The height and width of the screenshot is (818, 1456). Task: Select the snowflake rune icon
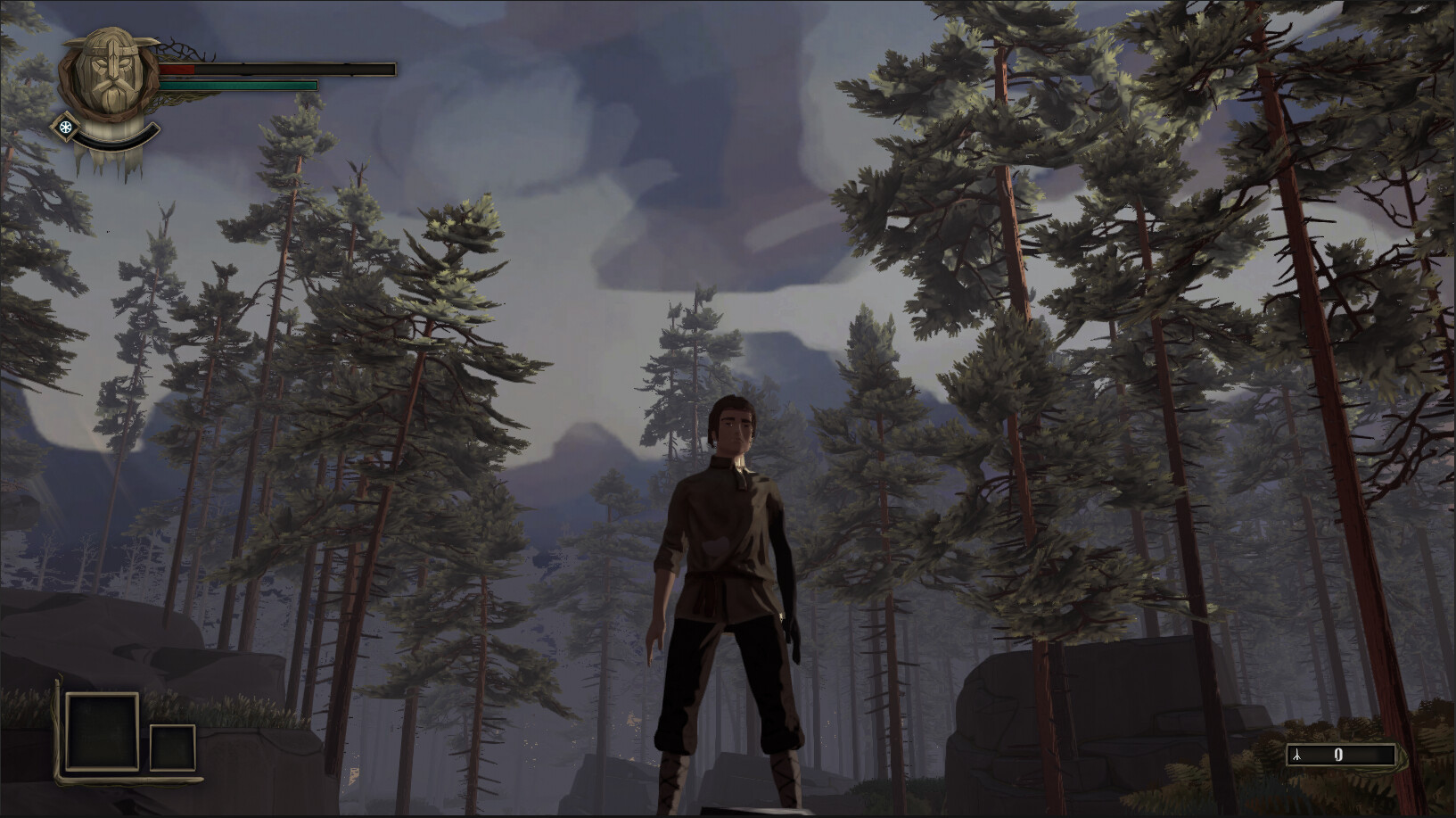tap(65, 127)
